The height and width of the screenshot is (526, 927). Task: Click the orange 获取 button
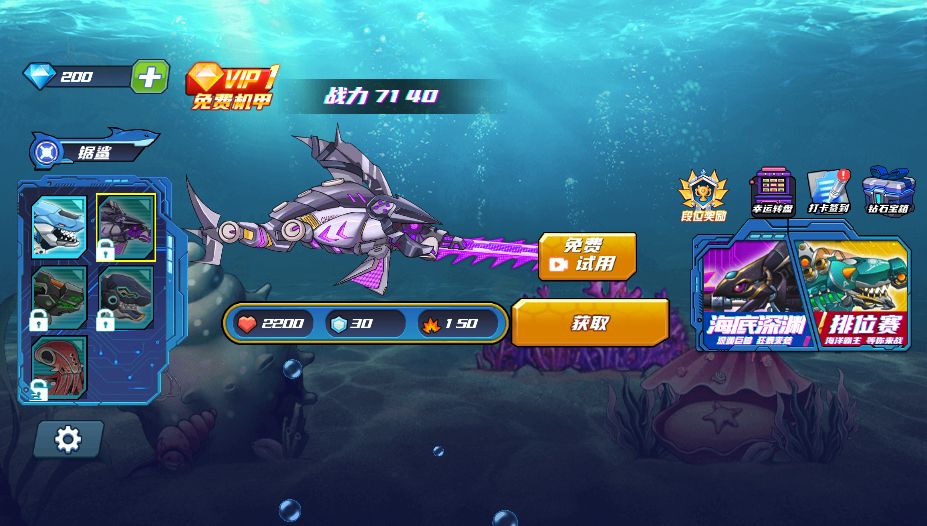coord(590,323)
